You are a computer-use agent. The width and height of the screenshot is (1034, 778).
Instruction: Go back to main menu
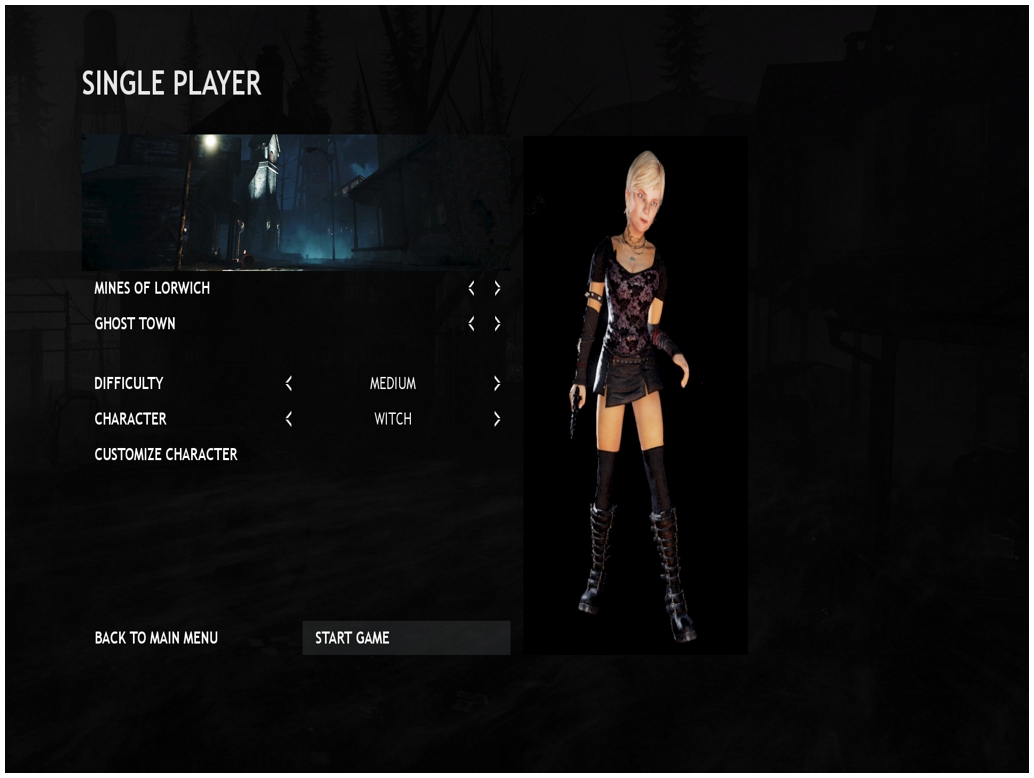coord(156,638)
